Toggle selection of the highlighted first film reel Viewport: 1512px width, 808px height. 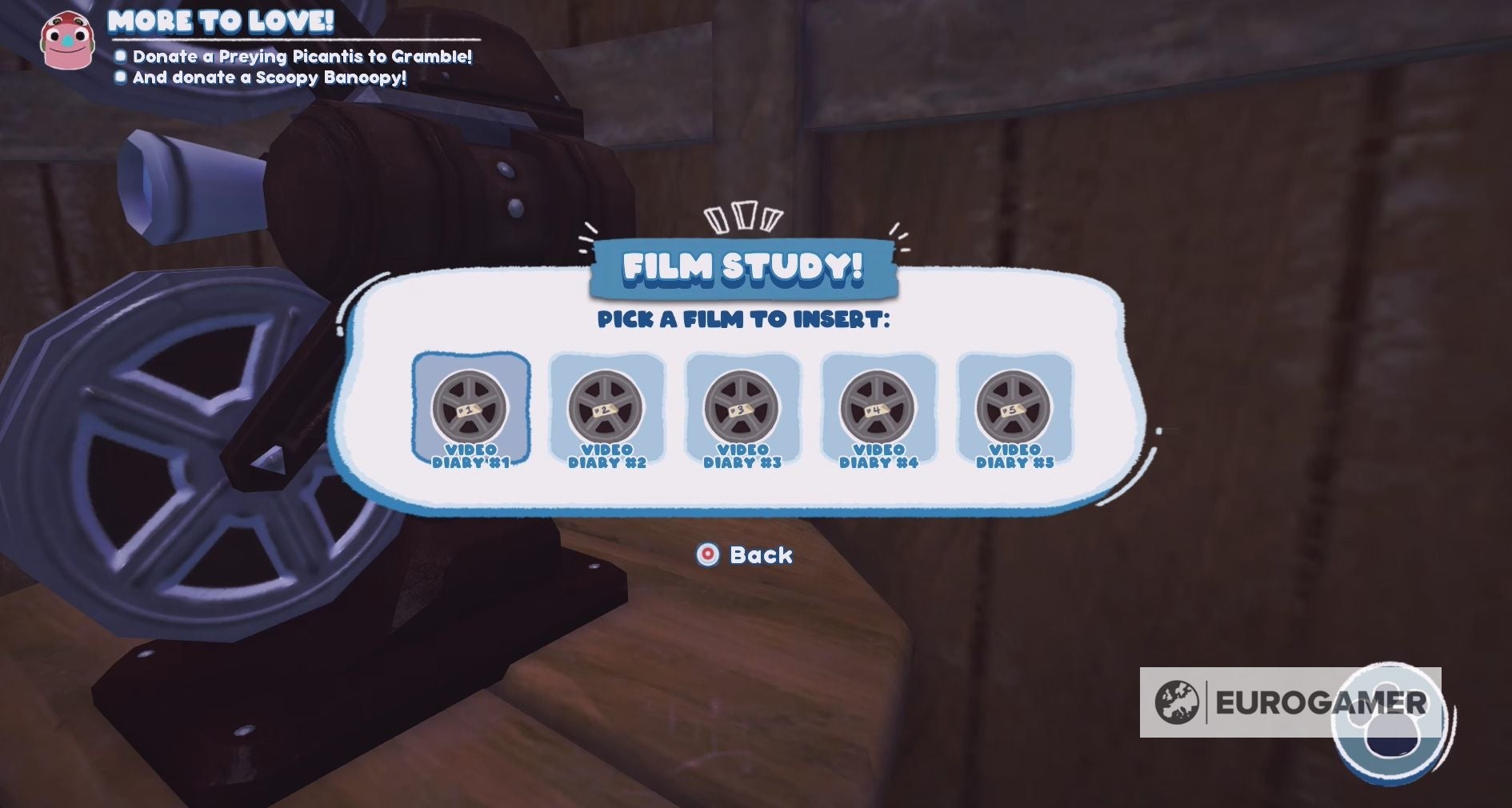(x=471, y=414)
